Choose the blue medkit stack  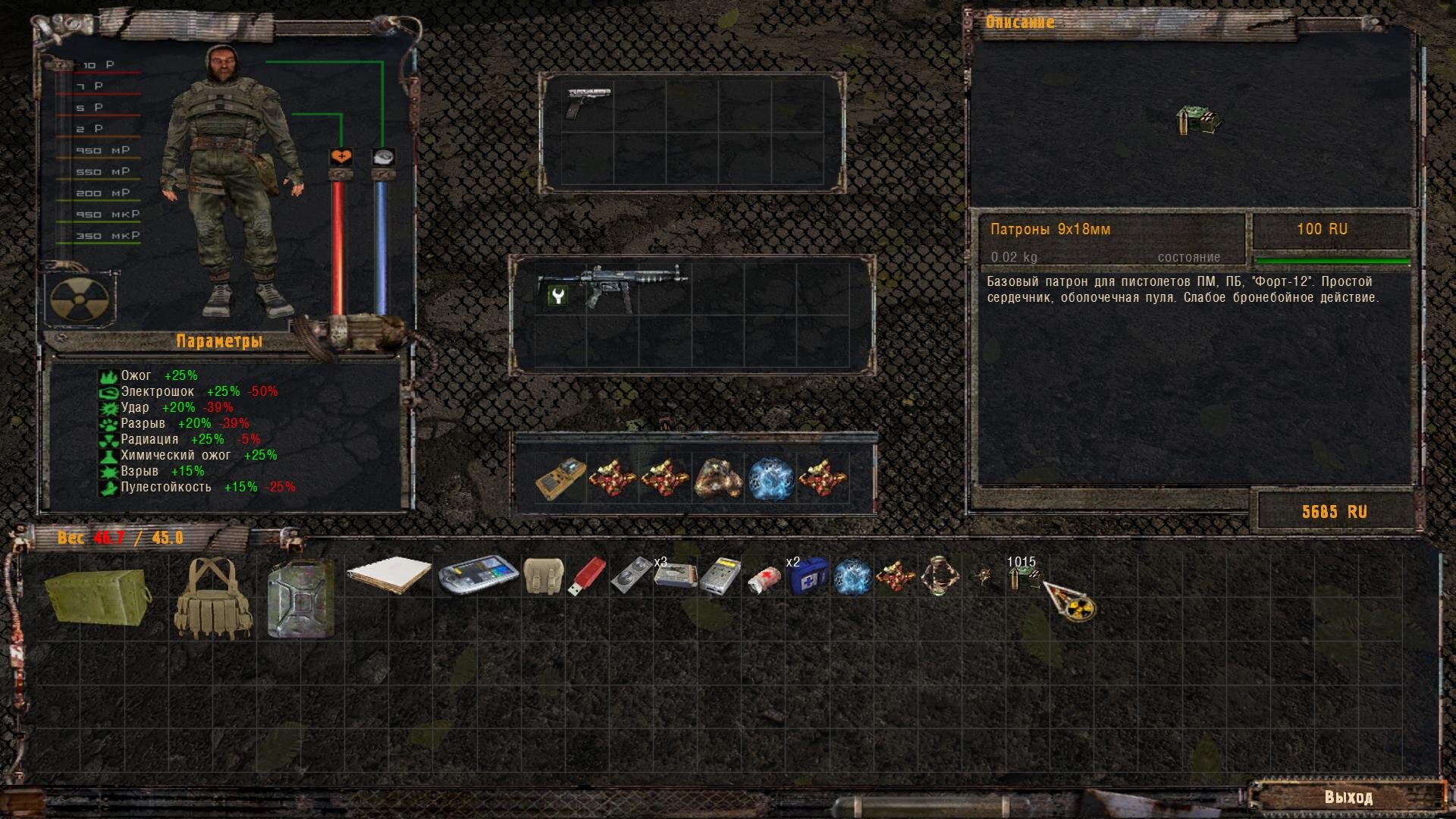point(808,578)
